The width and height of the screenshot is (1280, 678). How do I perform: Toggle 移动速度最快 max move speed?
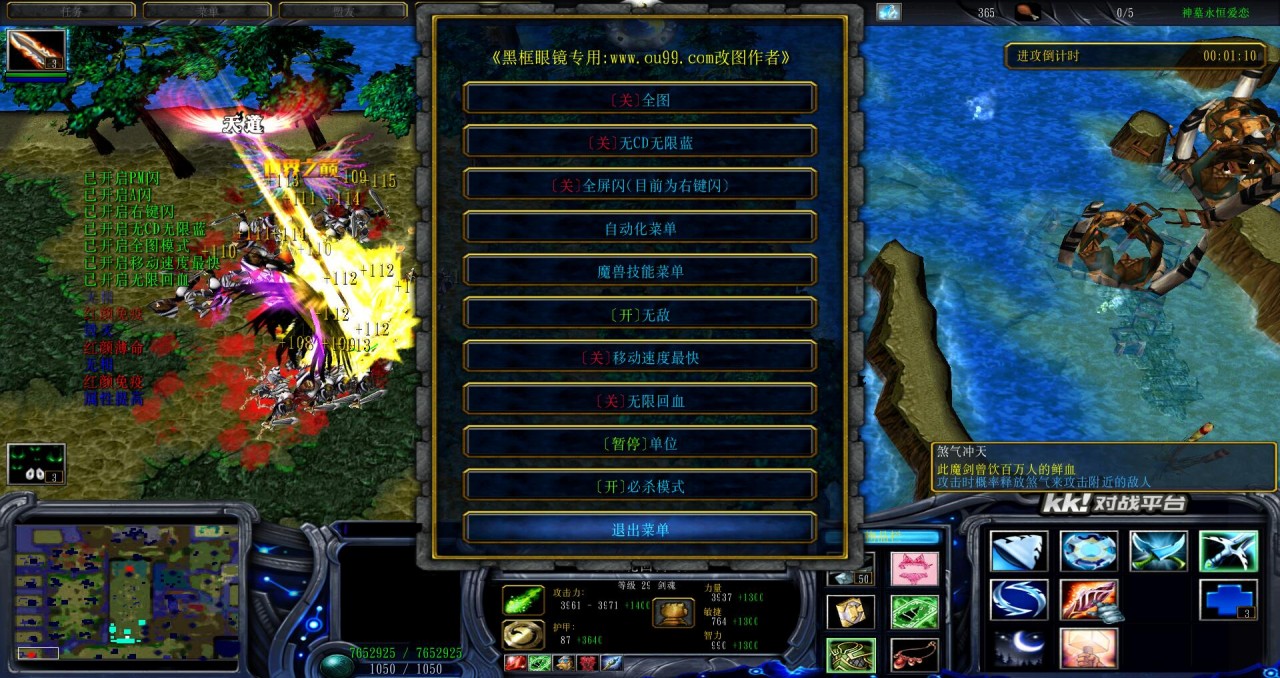(640, 357)
